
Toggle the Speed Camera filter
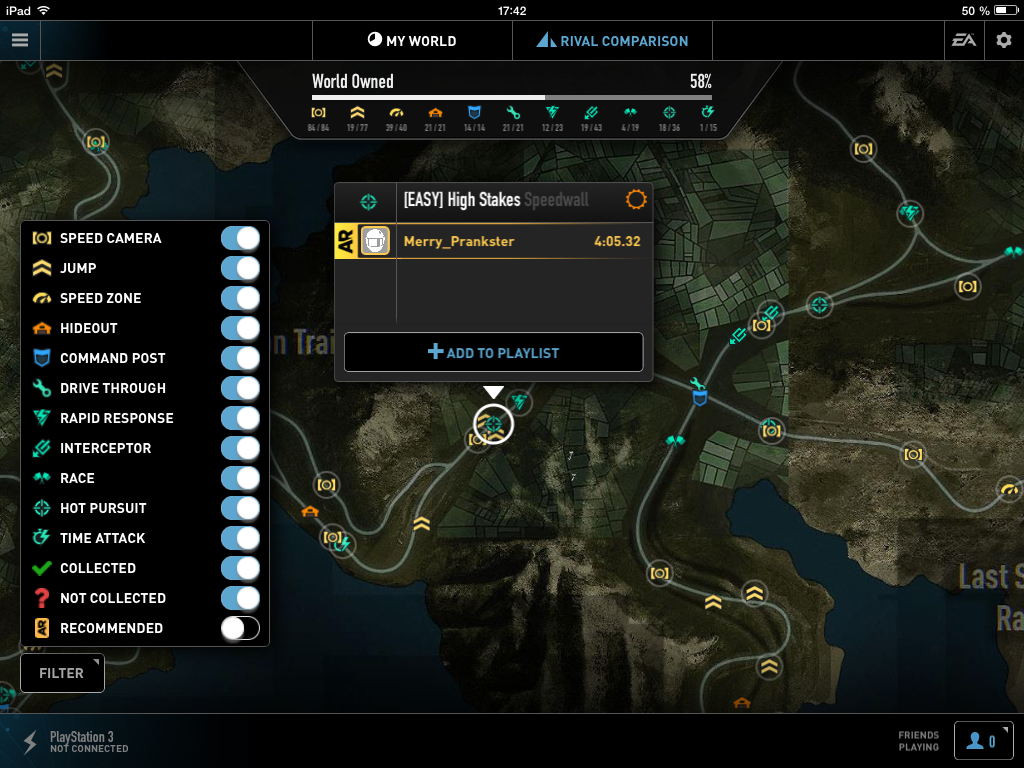coord(240,238)
